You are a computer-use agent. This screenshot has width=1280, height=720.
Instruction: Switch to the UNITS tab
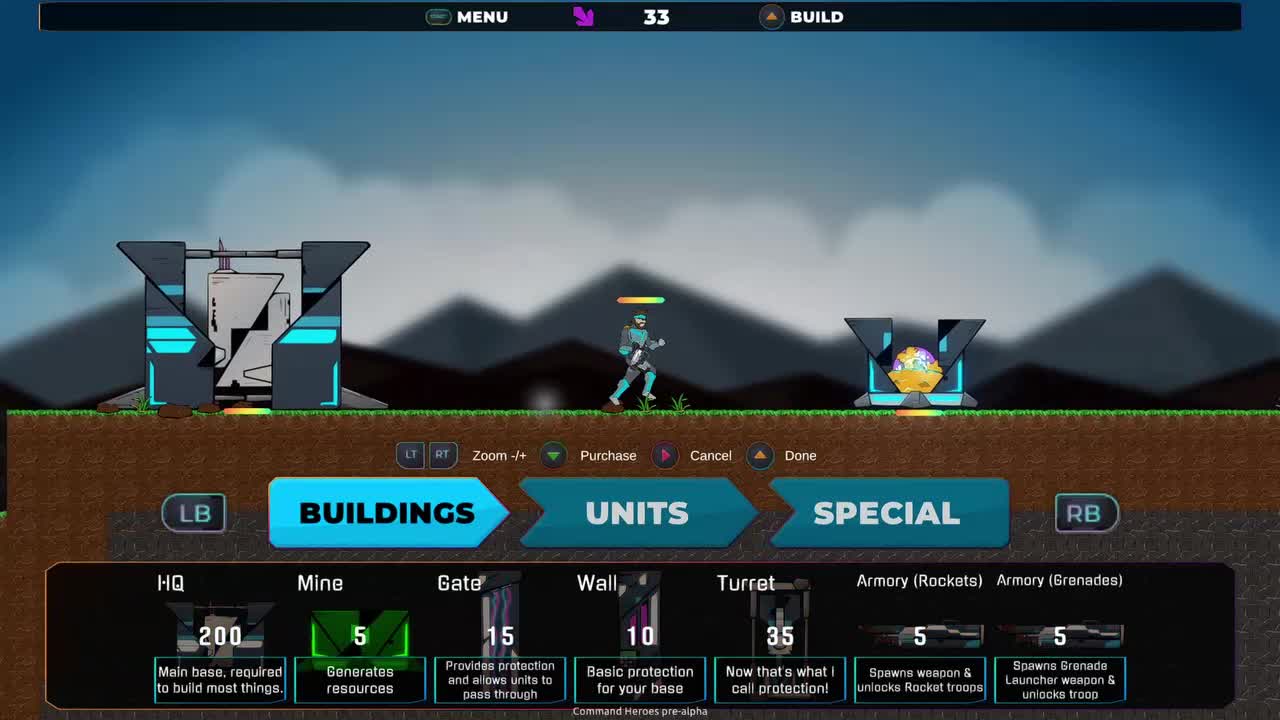[x=636, y=513]
